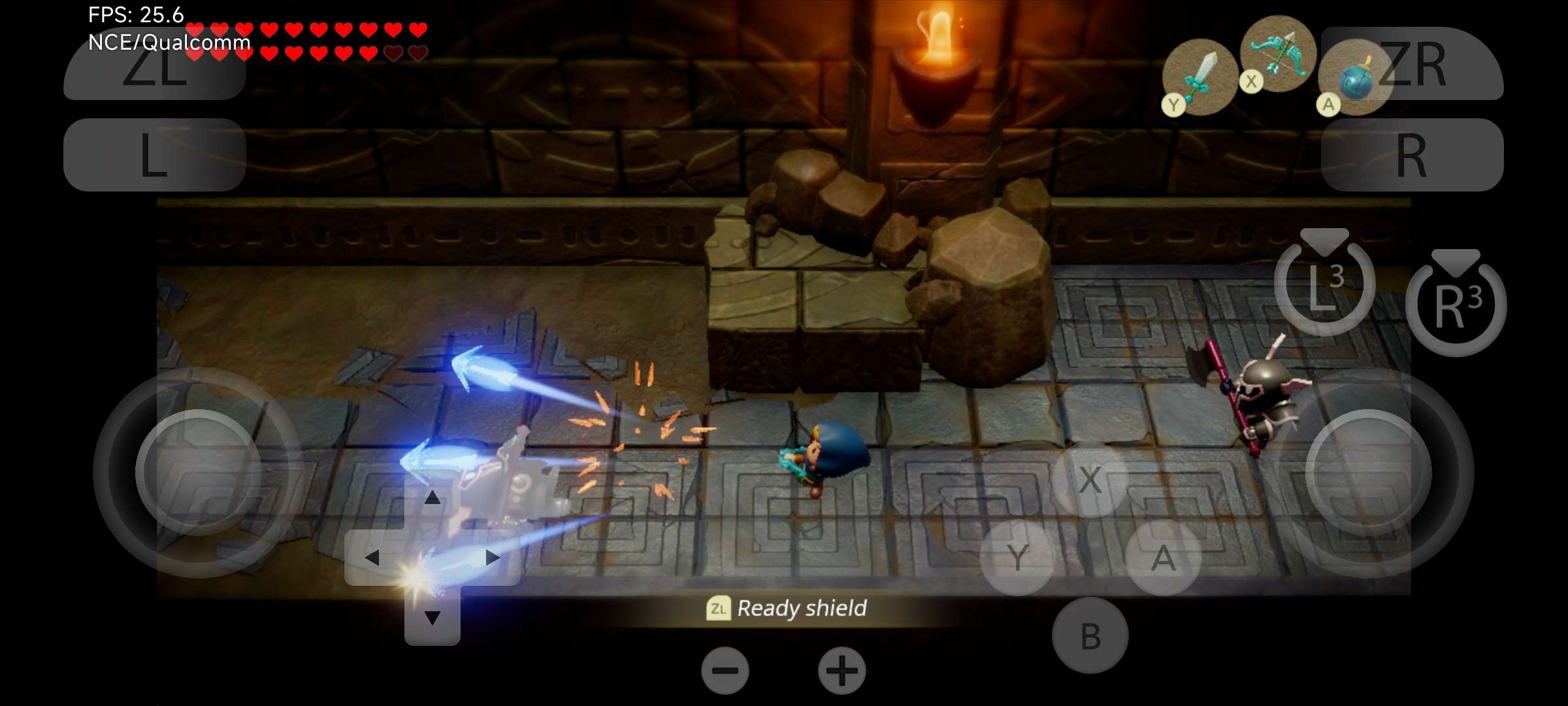
Task: Tap the D-pad right arrow
Action: (x=492, y=558)
